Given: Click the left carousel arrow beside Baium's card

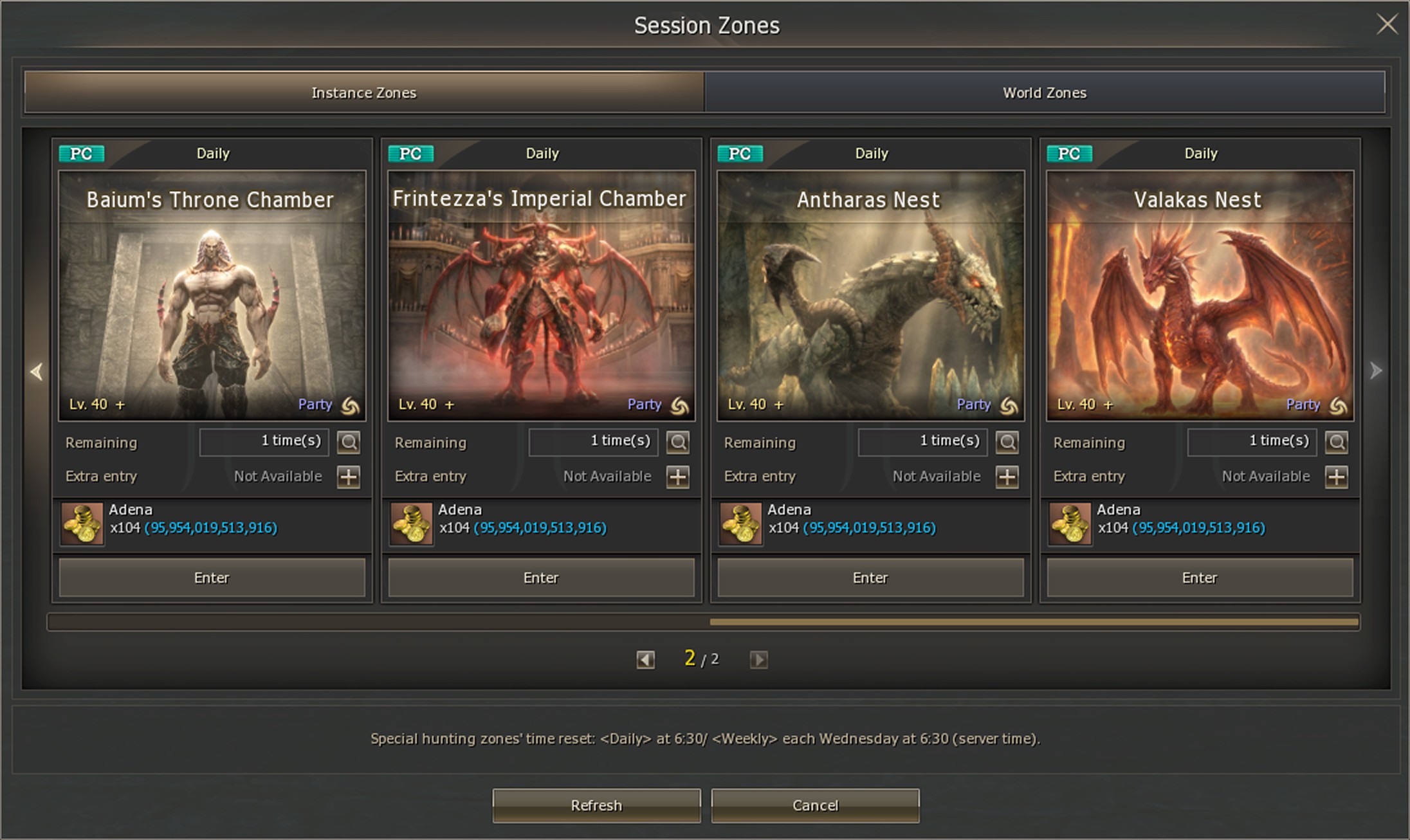Looking at the screenshot, I should tap(37, 371).
